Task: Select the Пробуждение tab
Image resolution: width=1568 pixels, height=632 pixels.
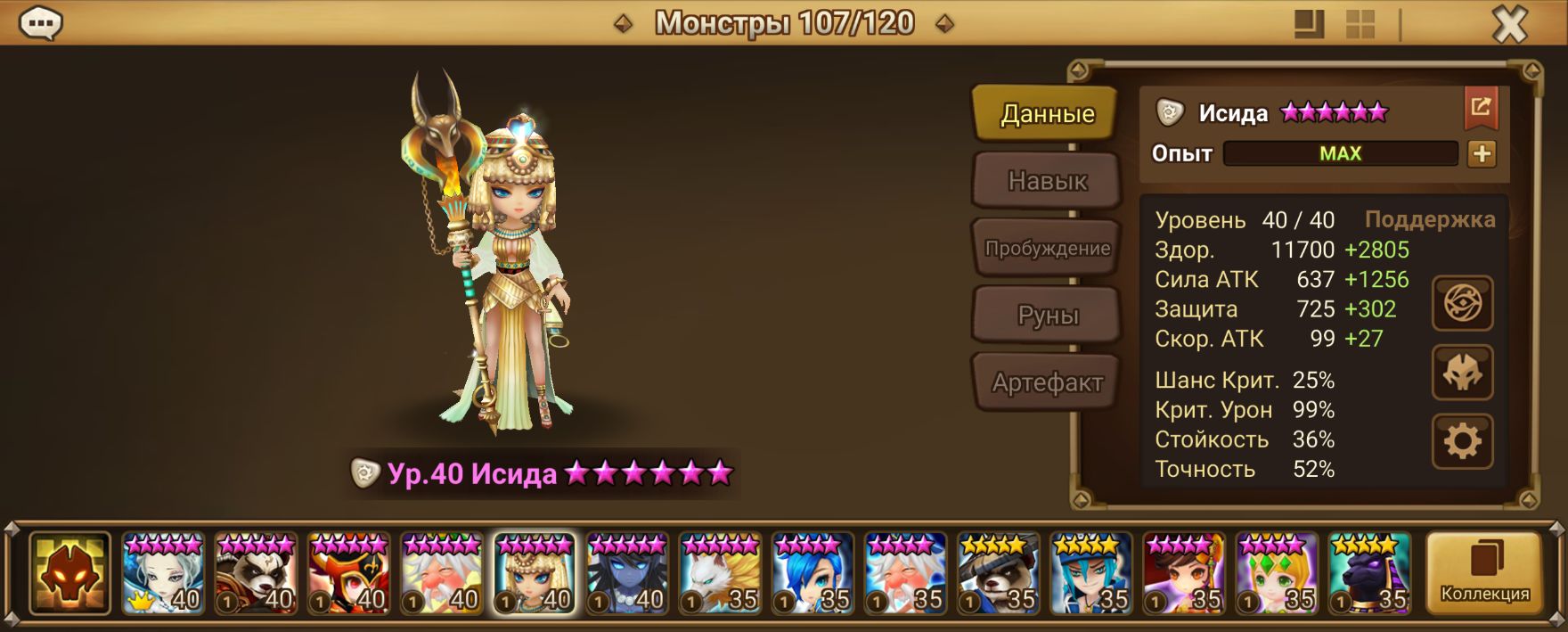Action: (x=1046, y=249)
